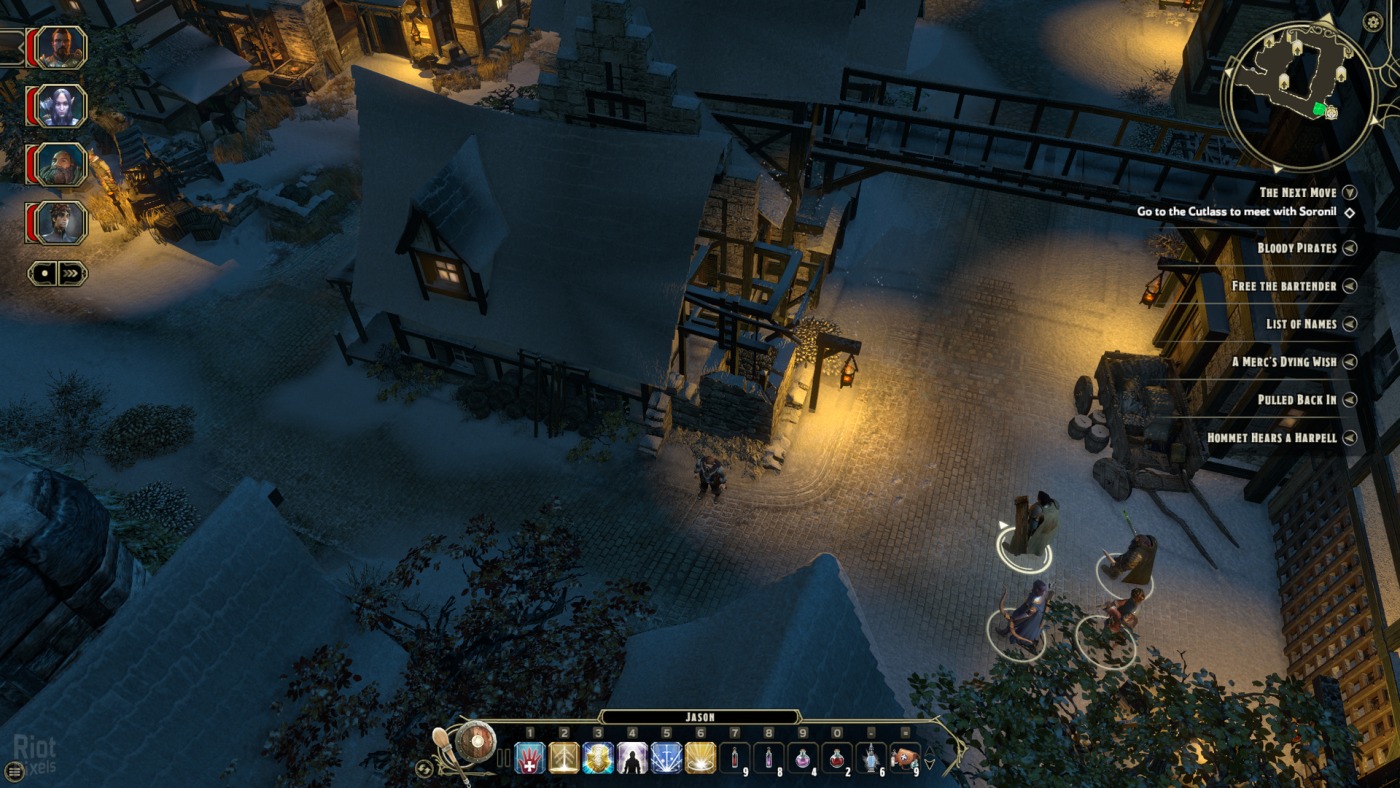
Task: Pick the young halfling party portrait
Action: coord(62,222)
